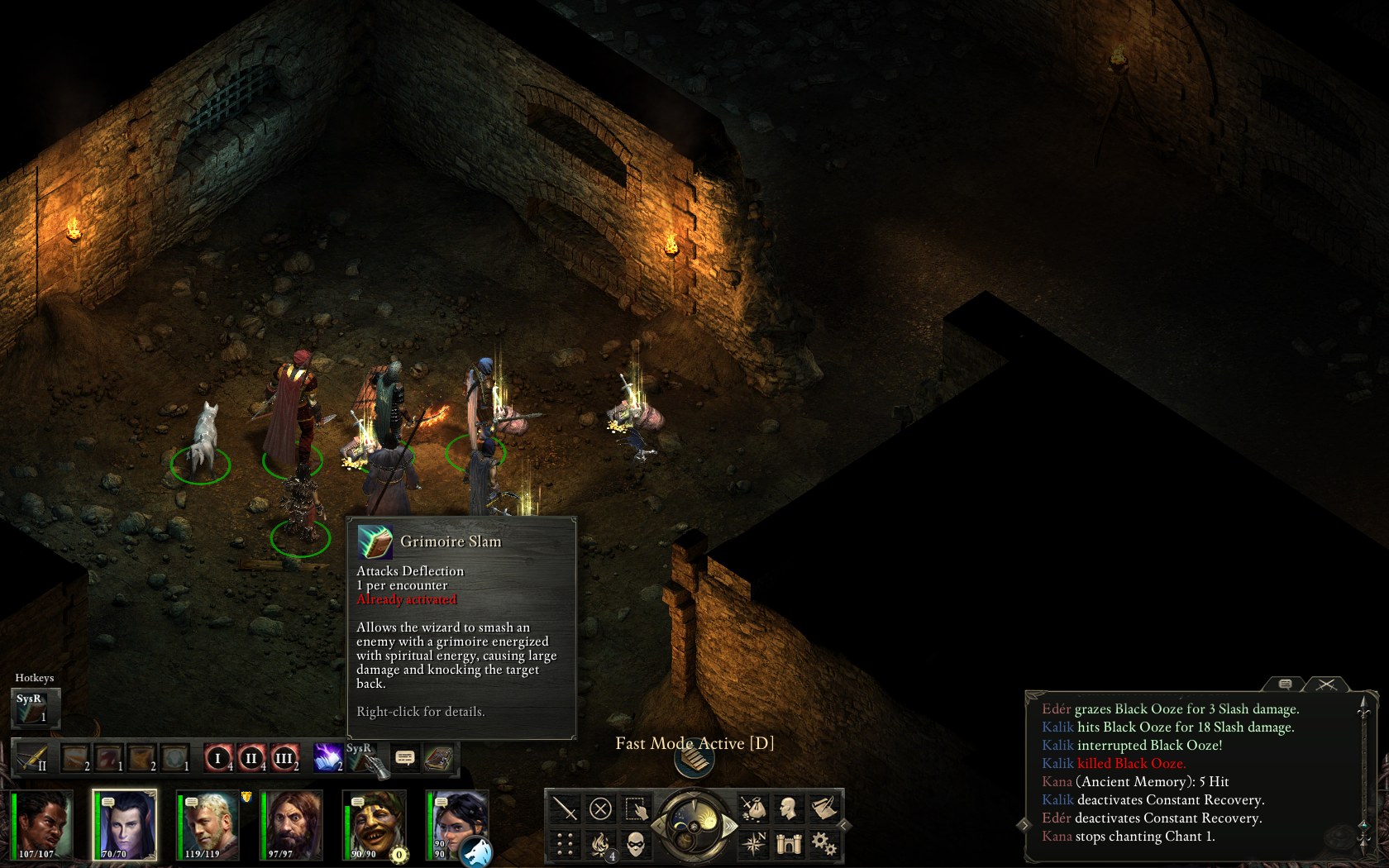The image size is (1389, 868).
Task: Click the Grimoire Slam hotkey slot
Action: pos(33,708)
